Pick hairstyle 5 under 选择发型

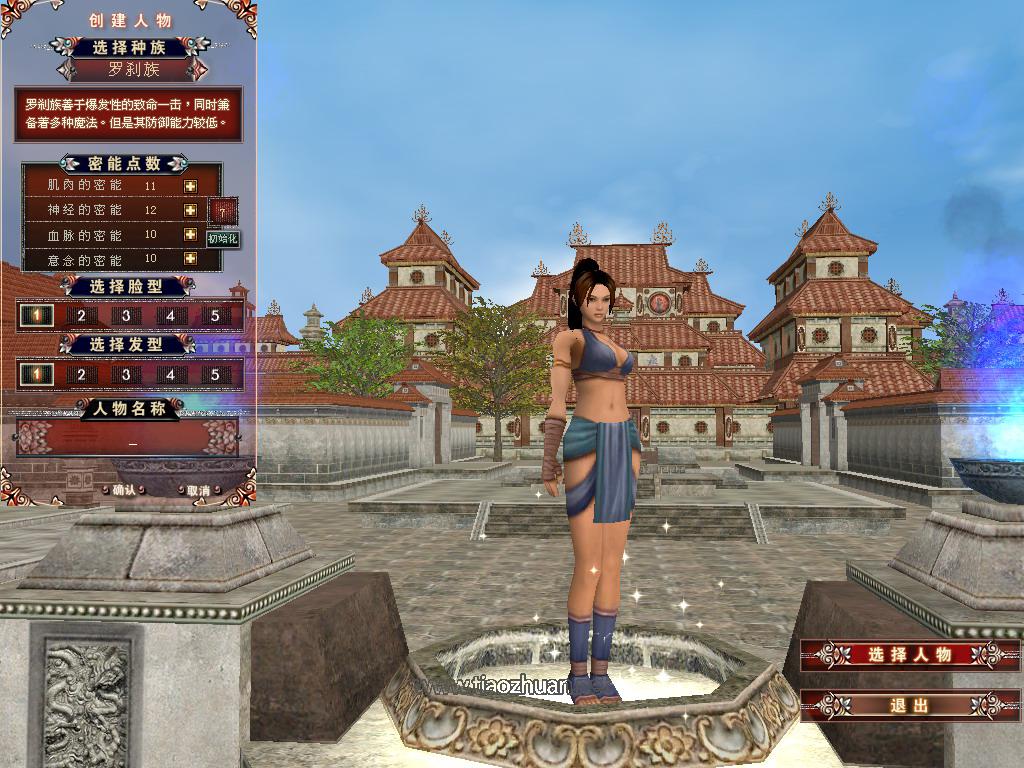point(214,375)
